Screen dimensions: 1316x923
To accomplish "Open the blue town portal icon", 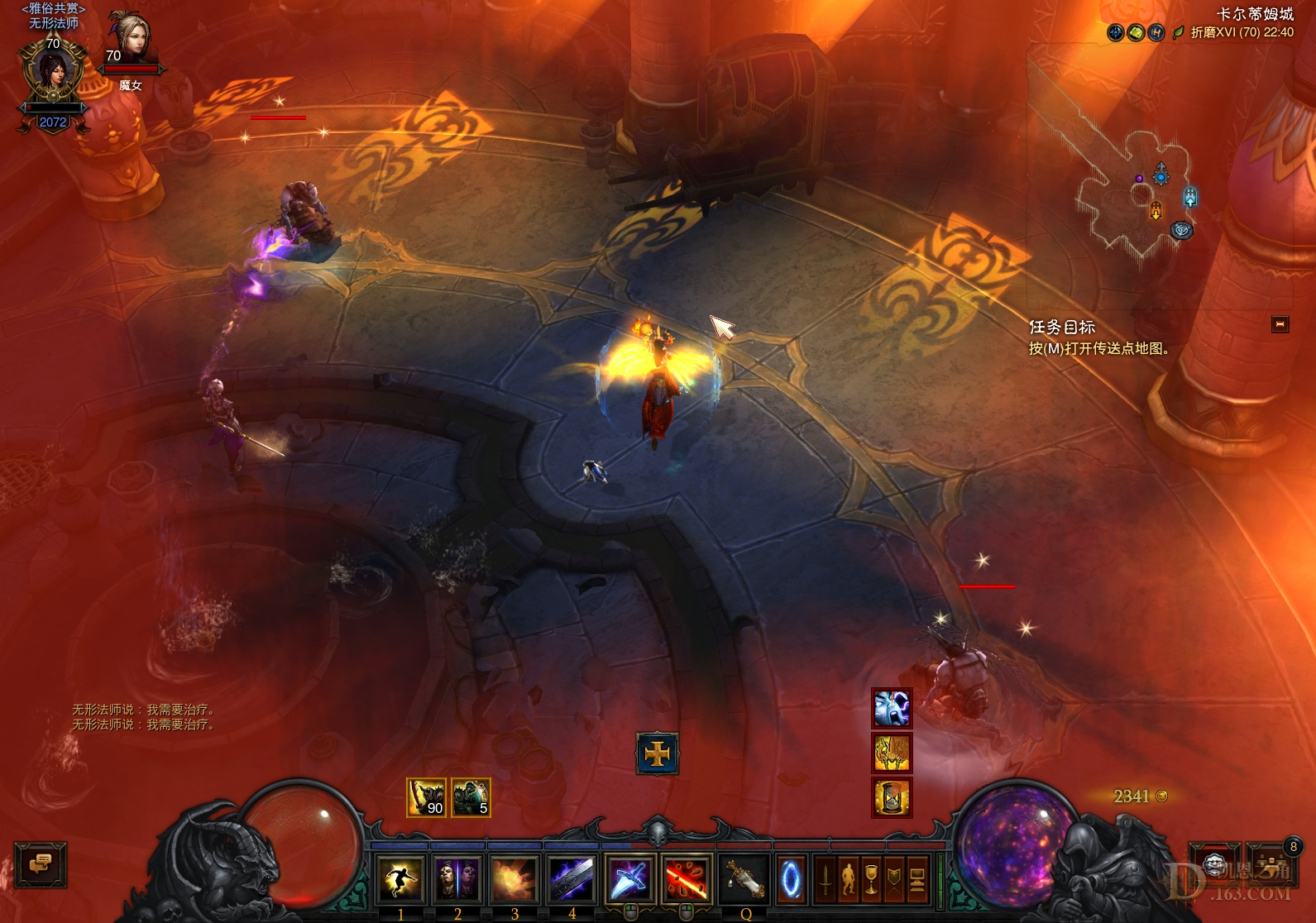I will point(791,879).
